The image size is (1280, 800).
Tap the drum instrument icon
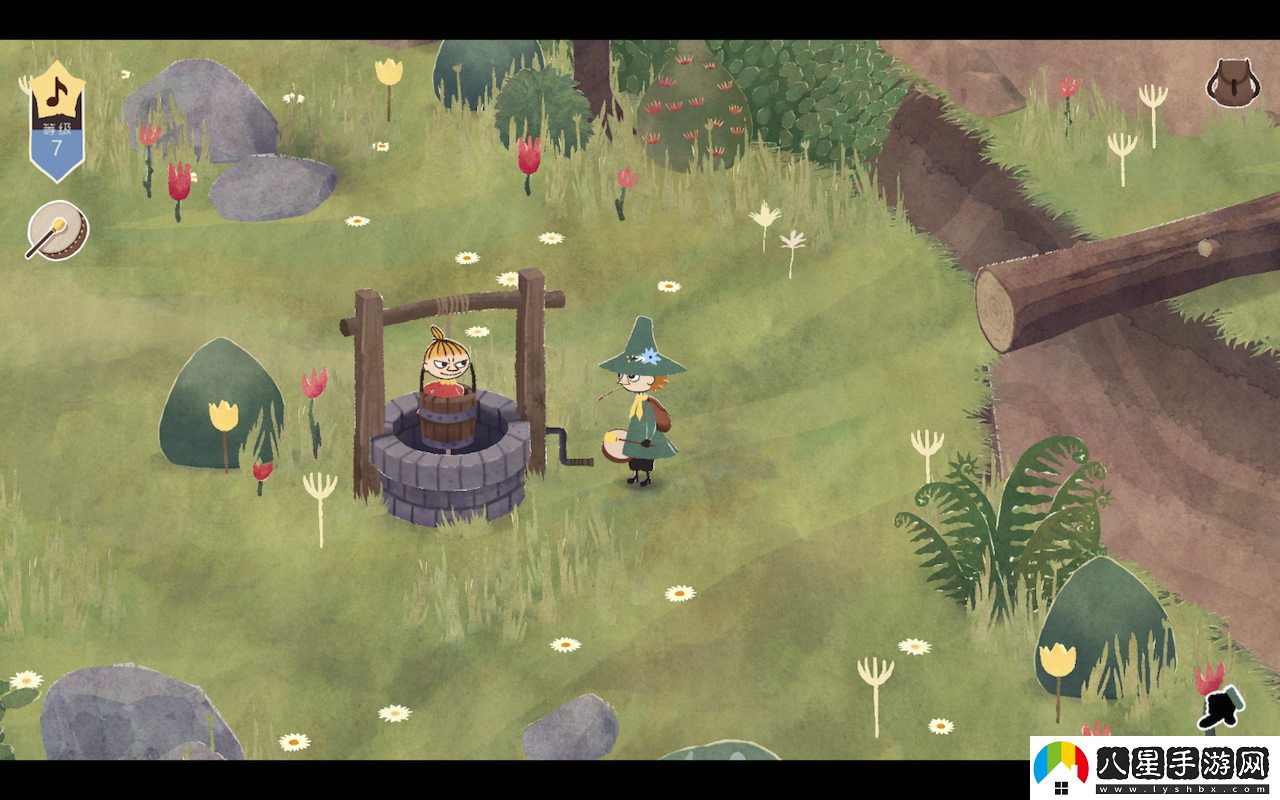click(x=58, y=231)
